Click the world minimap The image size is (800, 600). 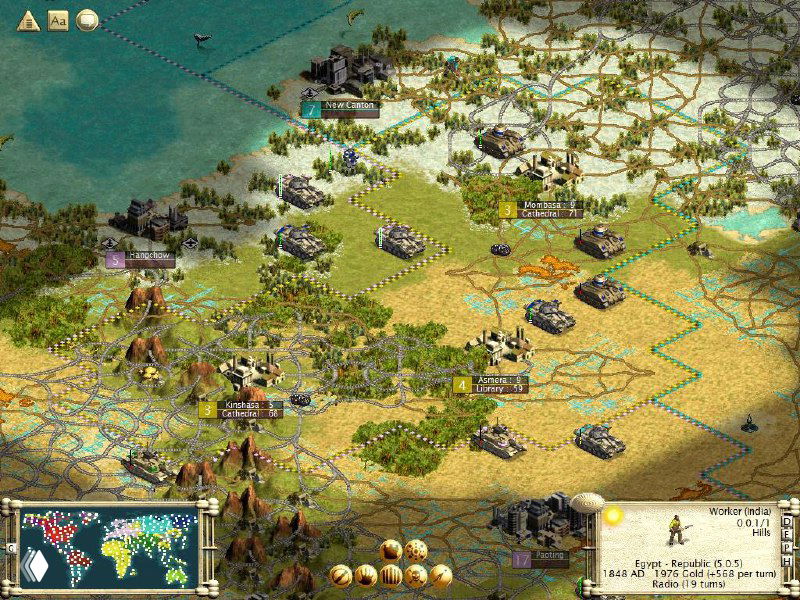109,547
